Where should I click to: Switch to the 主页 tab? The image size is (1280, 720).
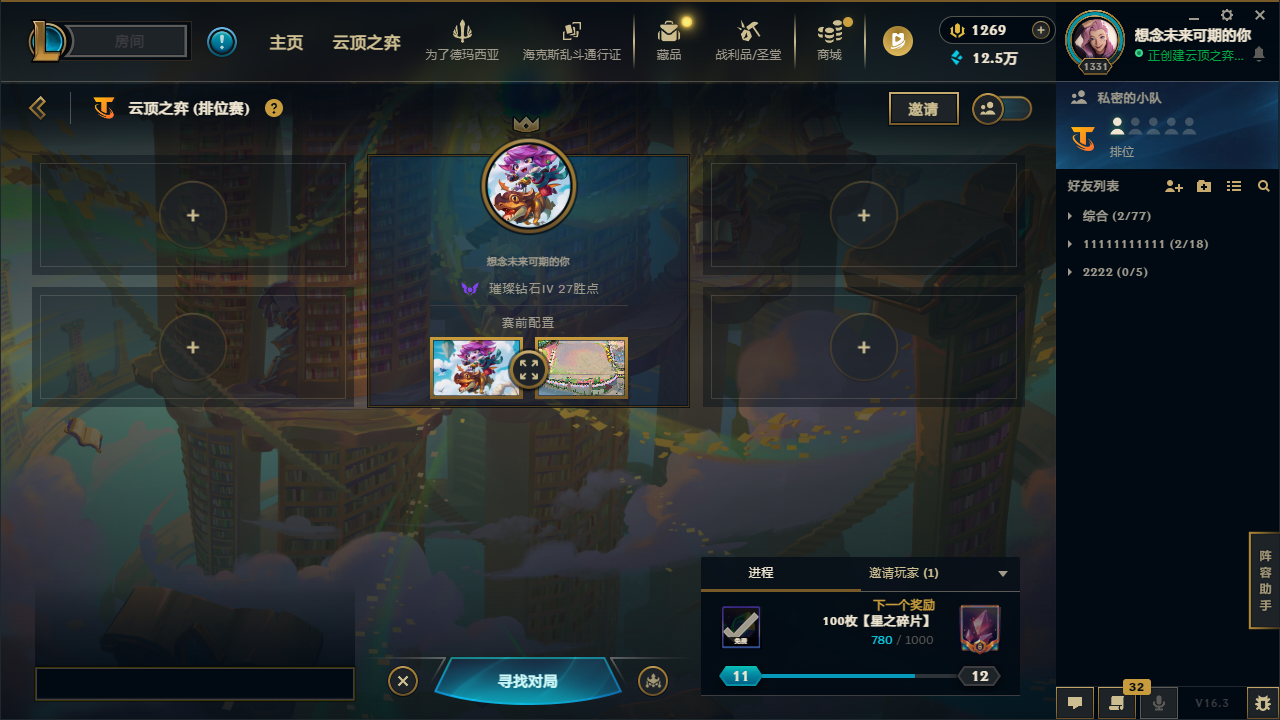point(287,42)
